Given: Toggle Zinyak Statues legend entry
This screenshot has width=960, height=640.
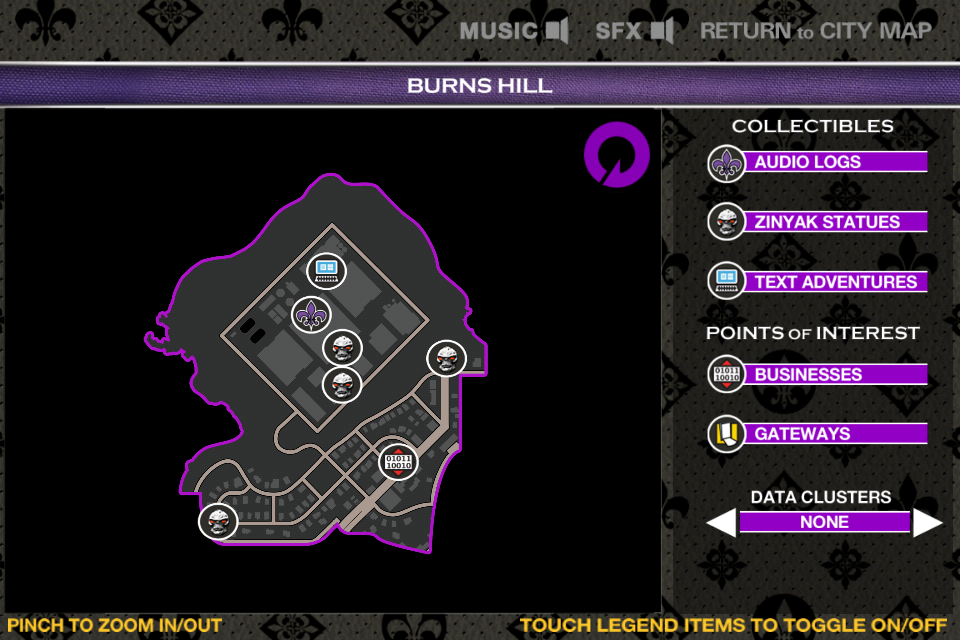Looking at the screenshot, I should (818, 222).
